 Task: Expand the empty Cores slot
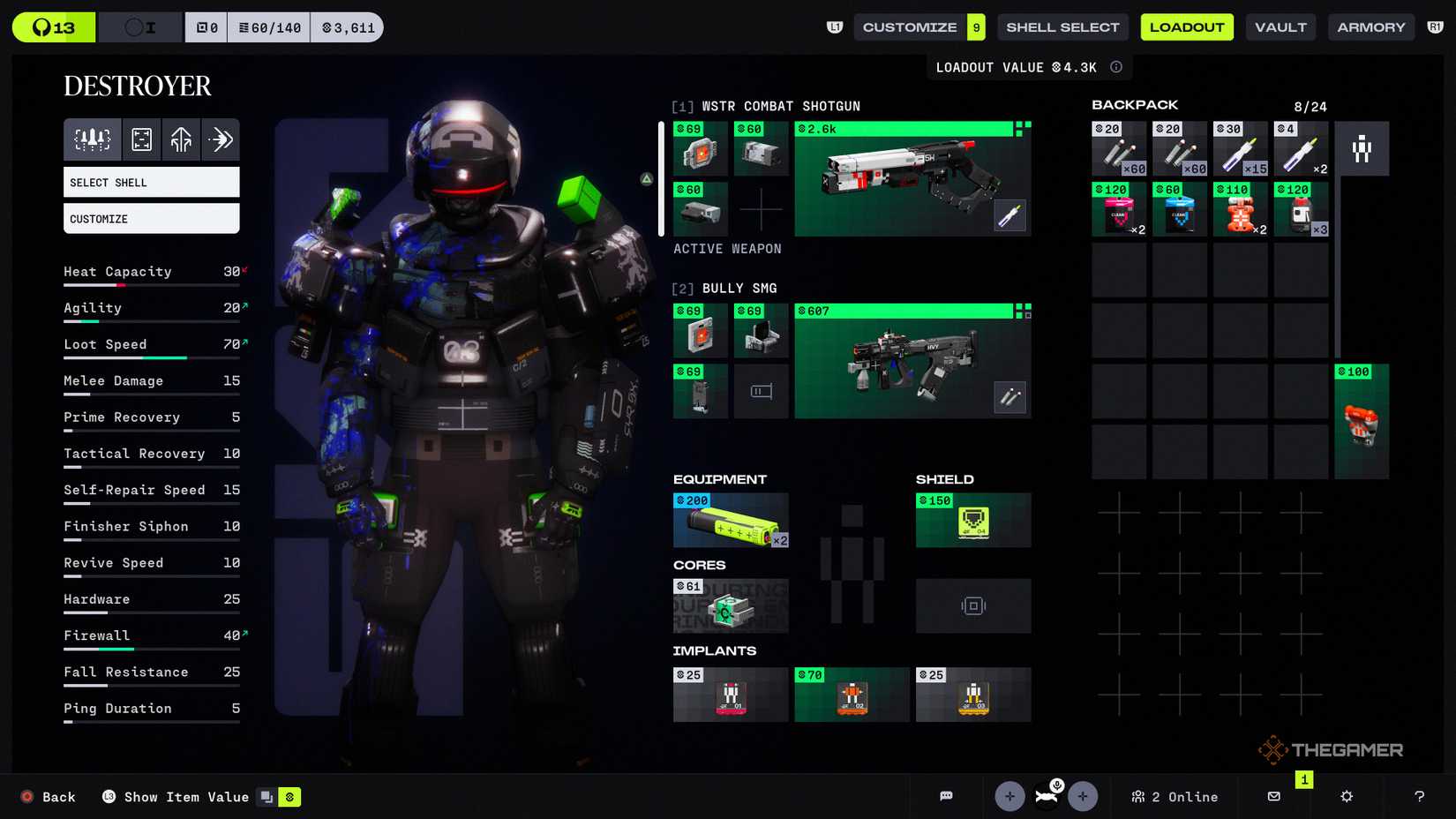click(973, 606)
